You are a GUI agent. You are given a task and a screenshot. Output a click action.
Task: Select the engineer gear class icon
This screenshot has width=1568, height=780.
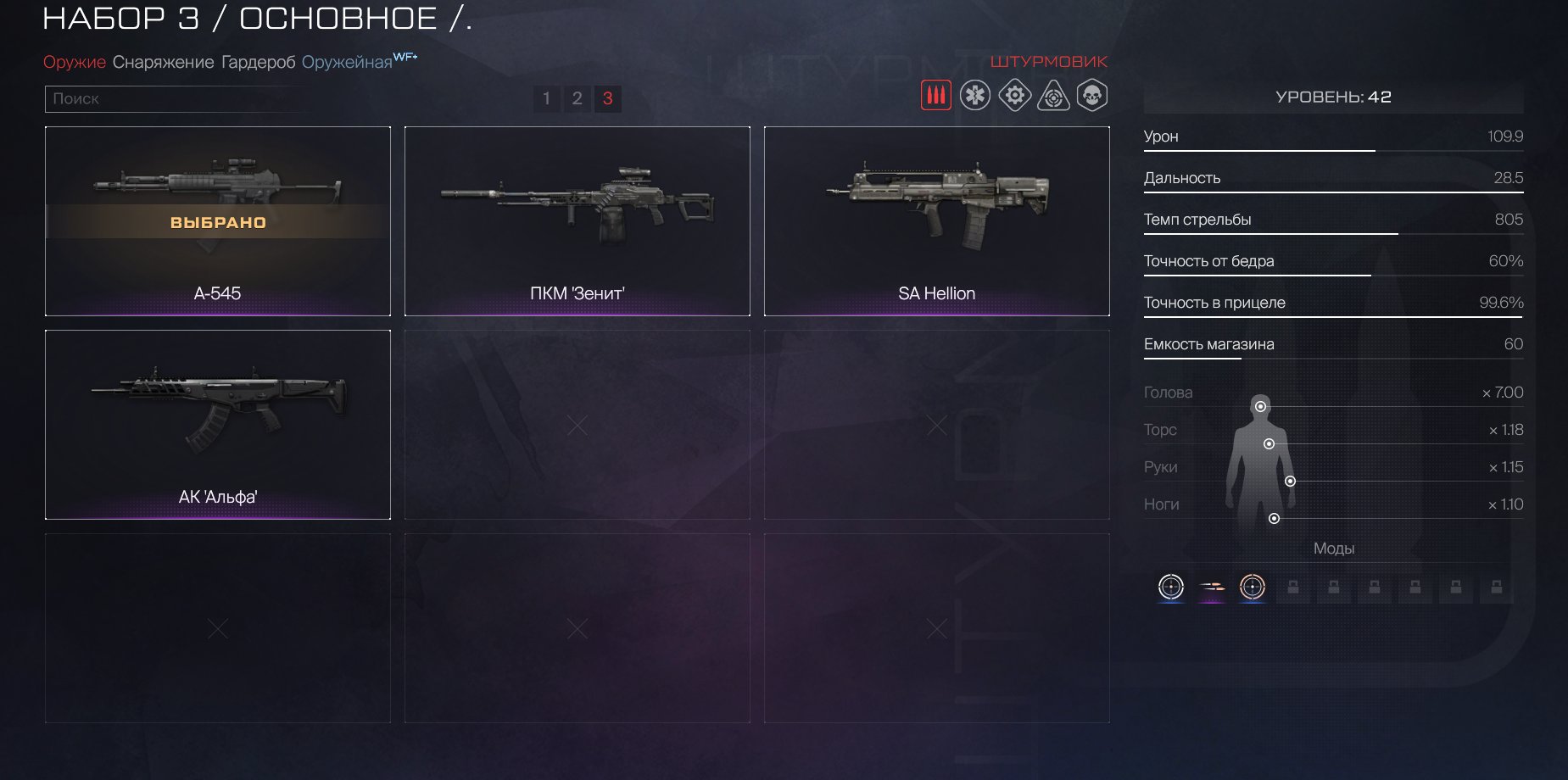click(x=1014, y=96)
